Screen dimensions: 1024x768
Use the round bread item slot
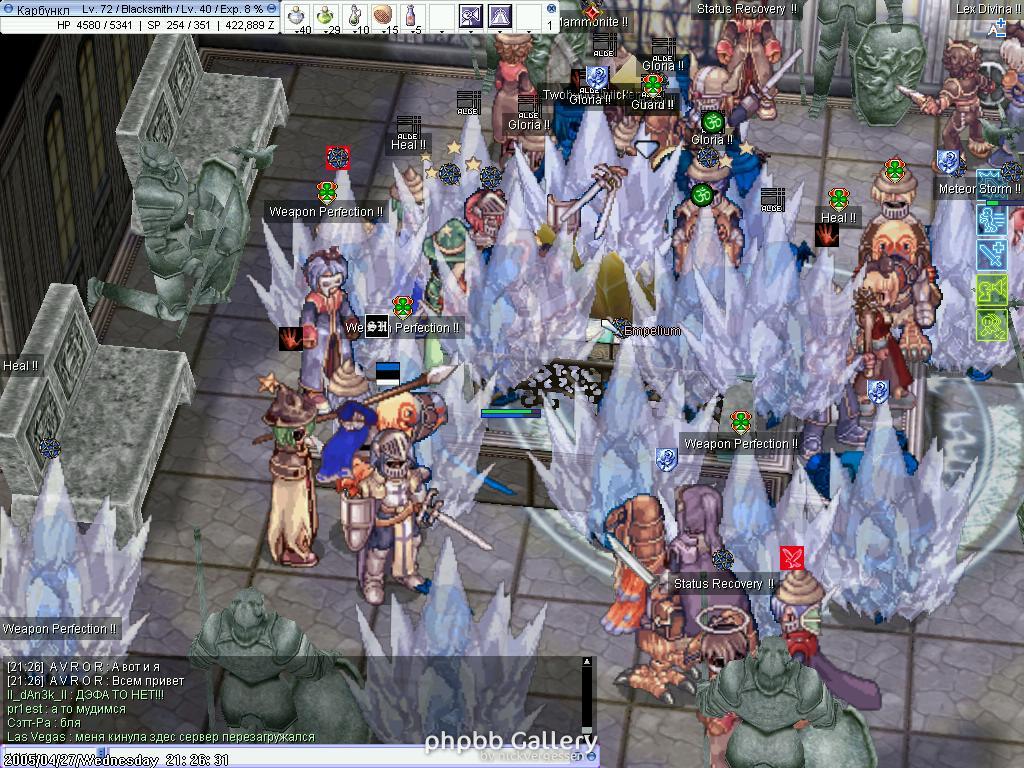point(384,14)
